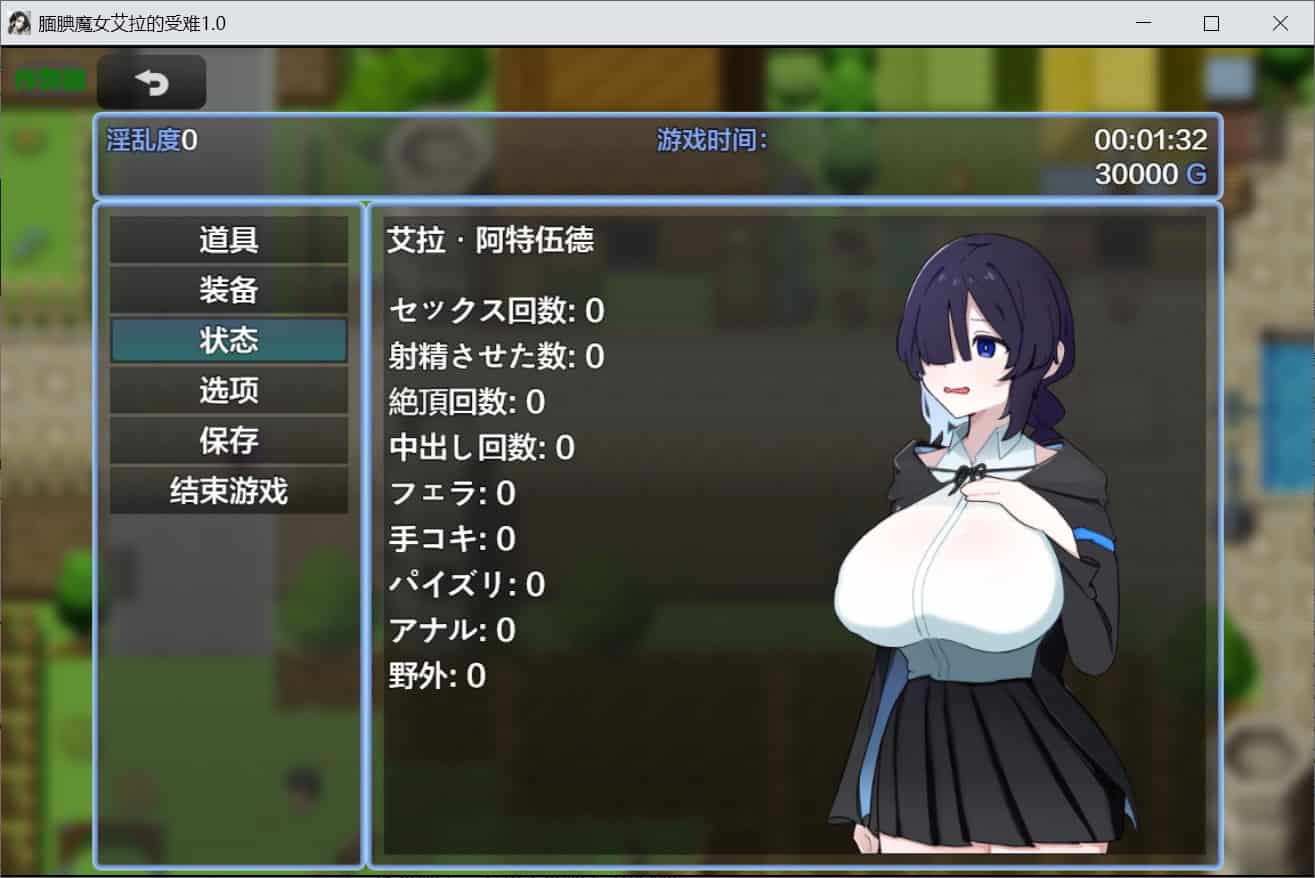Viewport: 1315px width, 878px height.
Task: Select 保存 to save the game
Action: 229,440
